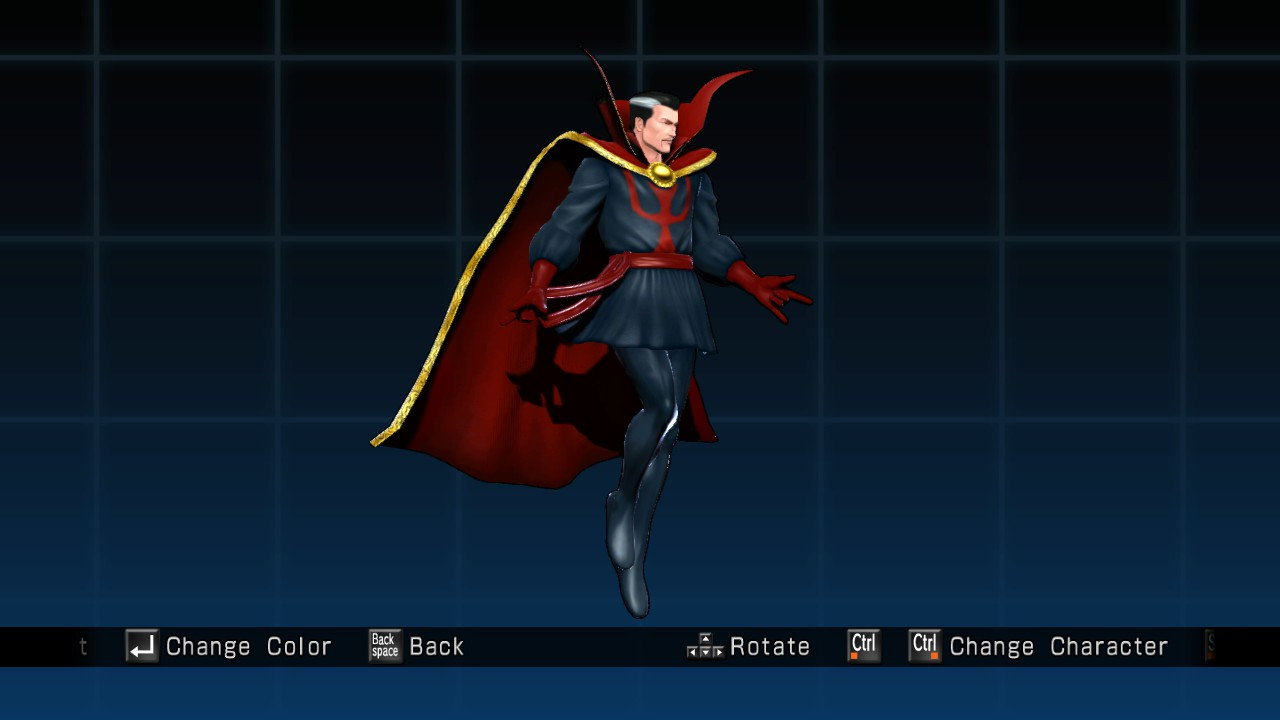The width and height of the screenshot is (1280, 720).
Task: Click the Back label
Action: tap(437, 647)
